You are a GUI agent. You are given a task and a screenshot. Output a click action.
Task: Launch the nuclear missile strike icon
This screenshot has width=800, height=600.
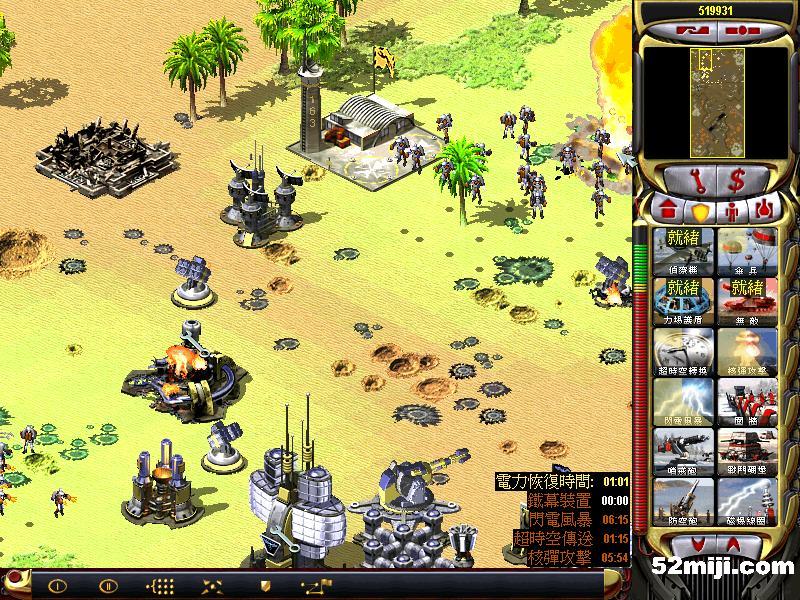tap(745, 351)
